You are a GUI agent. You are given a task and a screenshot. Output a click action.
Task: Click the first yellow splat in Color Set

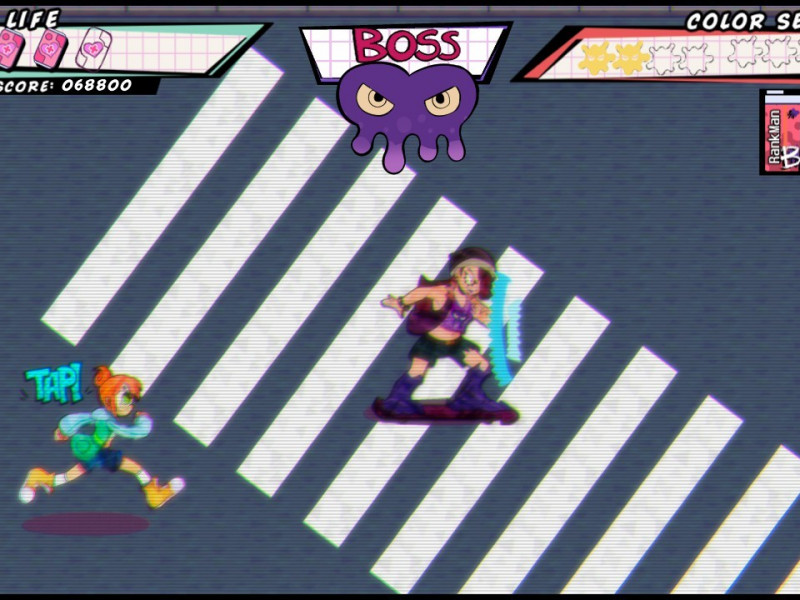coord(596,58)
